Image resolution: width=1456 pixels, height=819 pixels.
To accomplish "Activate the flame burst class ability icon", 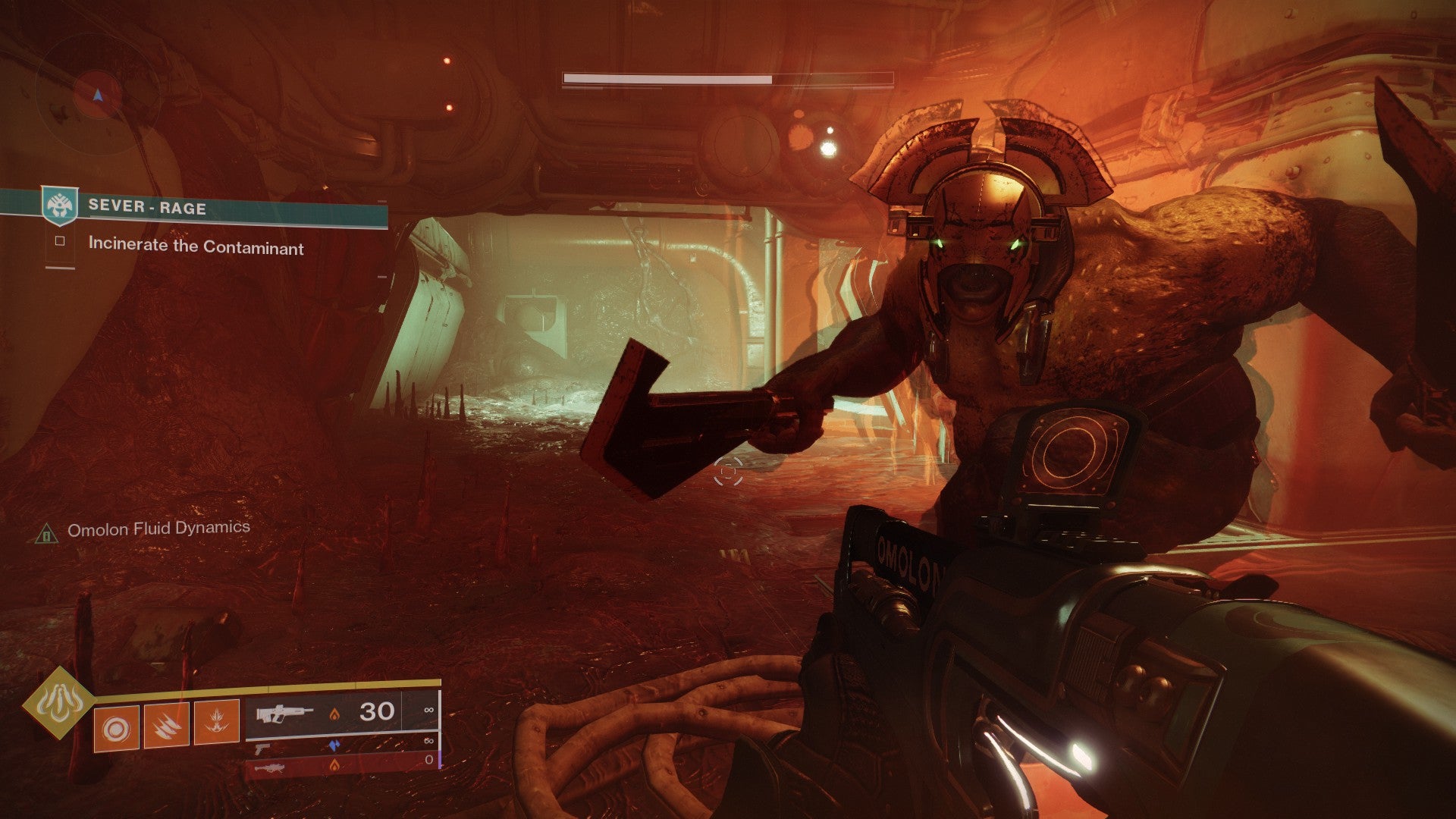I will 216,723.
